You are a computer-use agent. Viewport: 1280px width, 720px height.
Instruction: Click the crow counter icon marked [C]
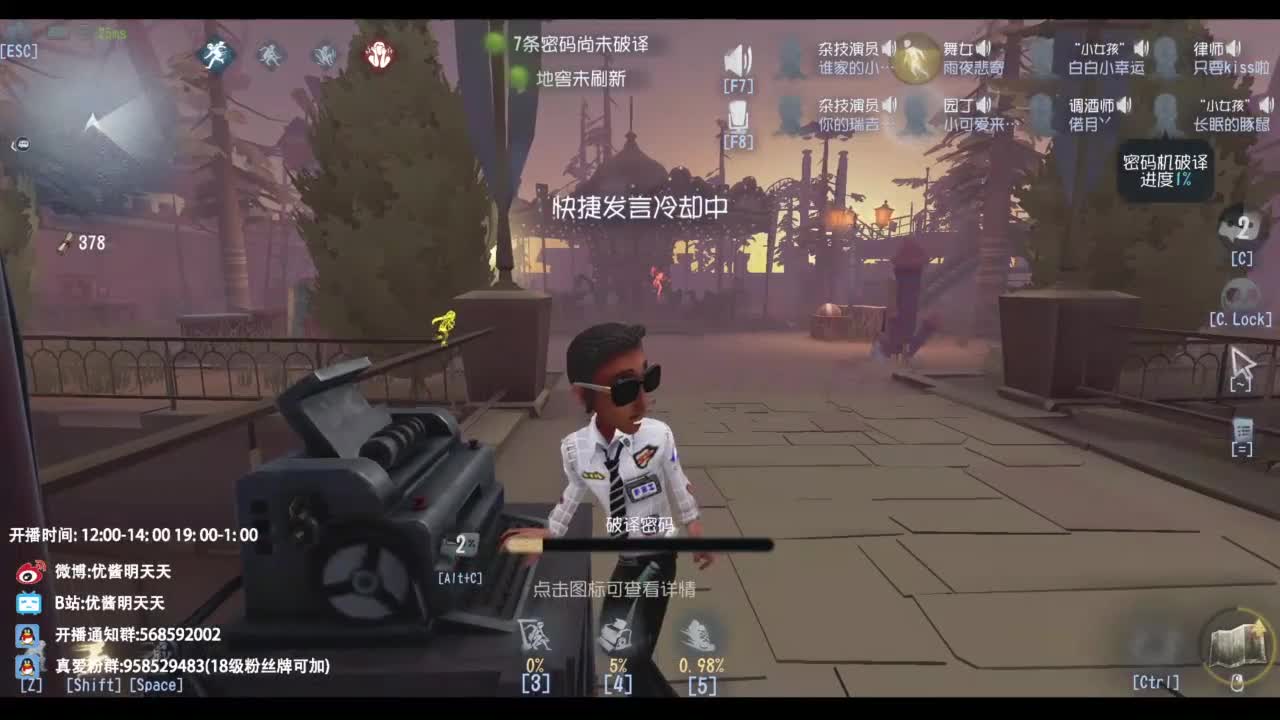click(x=1240, y=228)
